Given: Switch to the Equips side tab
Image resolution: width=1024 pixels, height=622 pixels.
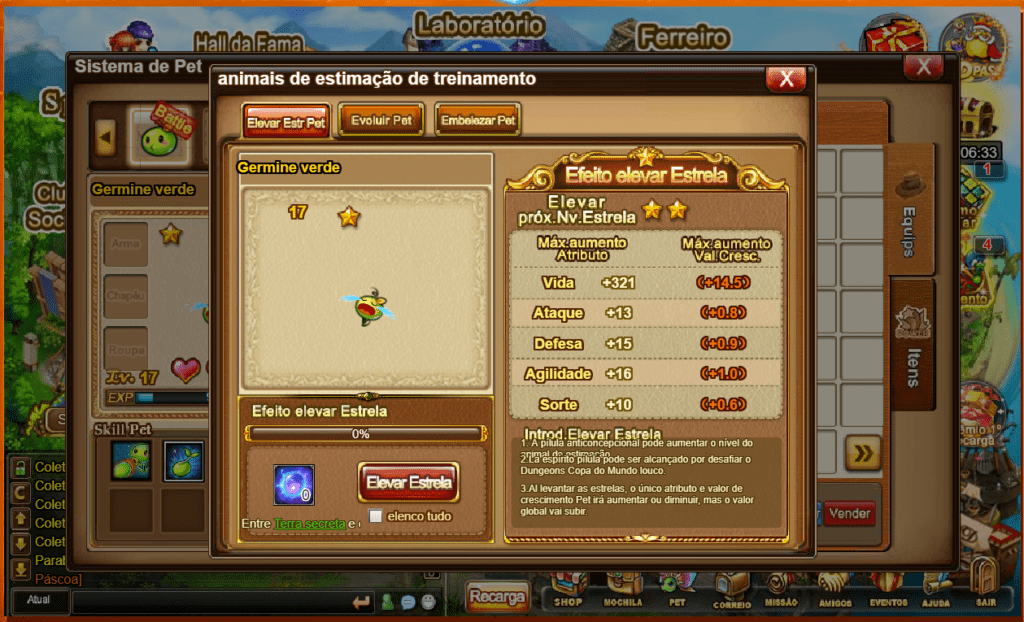Looking at the screenshot, I should click(x=909, y=212).
